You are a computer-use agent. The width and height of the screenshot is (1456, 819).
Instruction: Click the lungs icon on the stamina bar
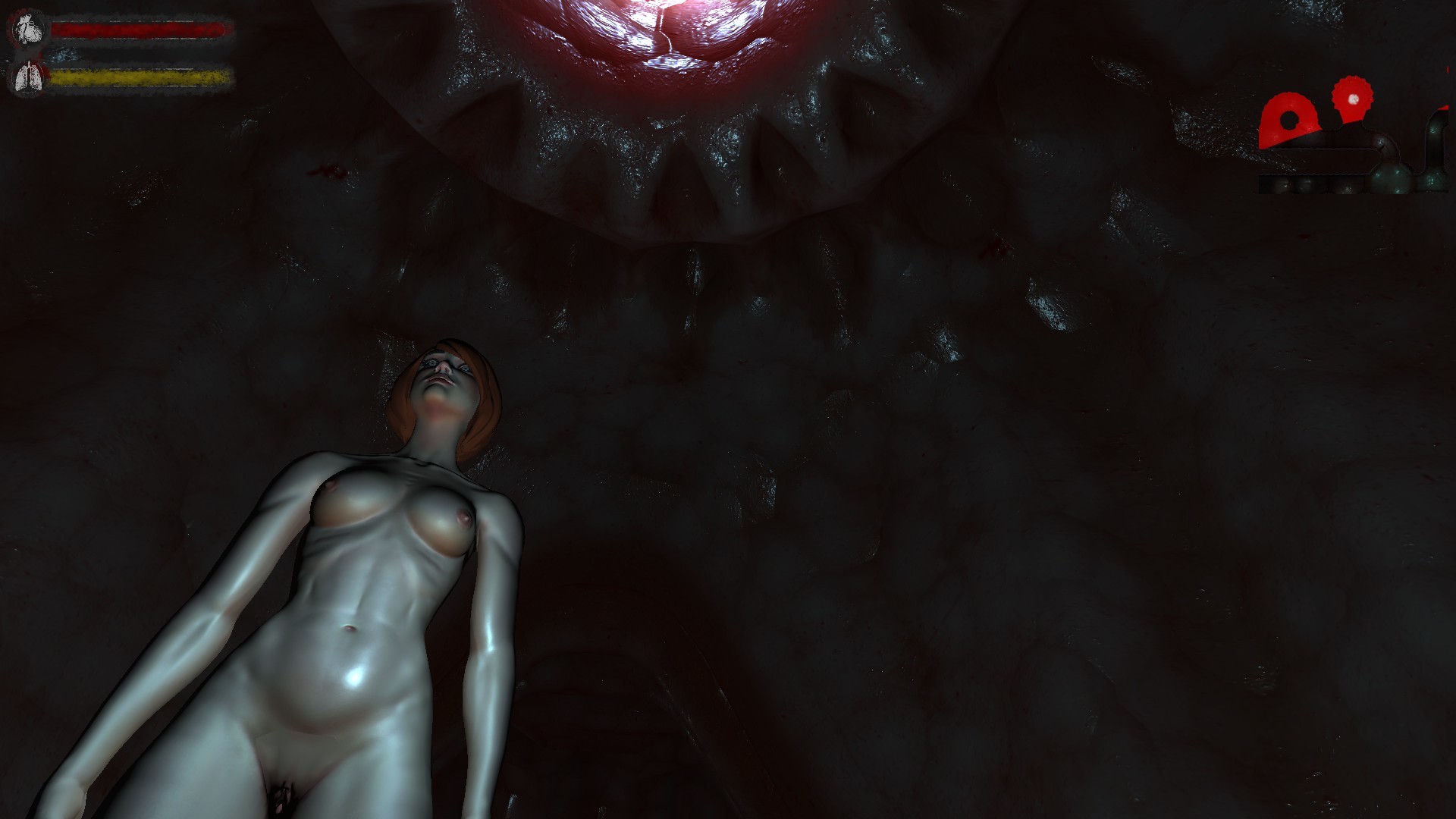(29, 76)
